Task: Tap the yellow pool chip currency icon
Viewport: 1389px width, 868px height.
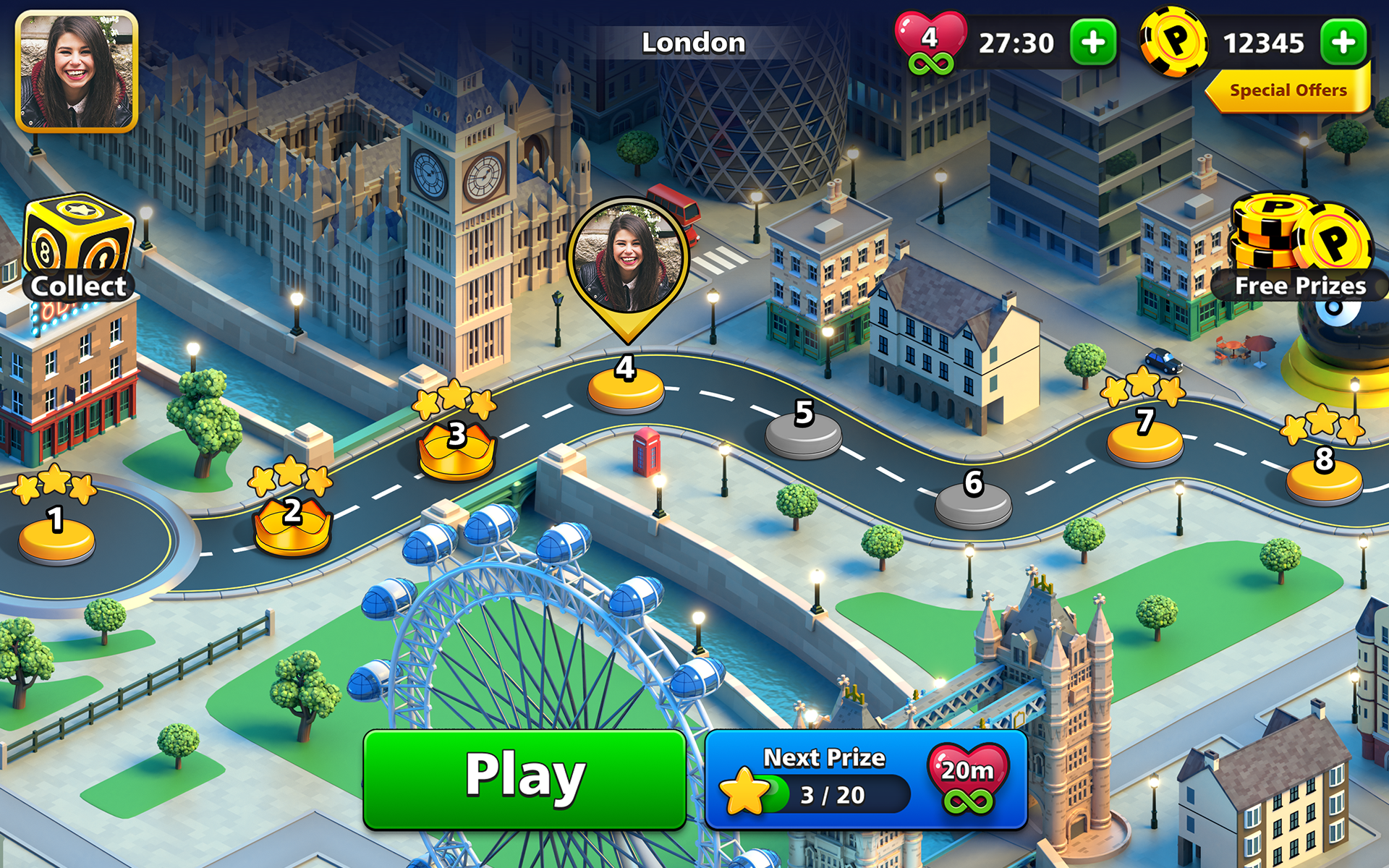Action: 1176,42
